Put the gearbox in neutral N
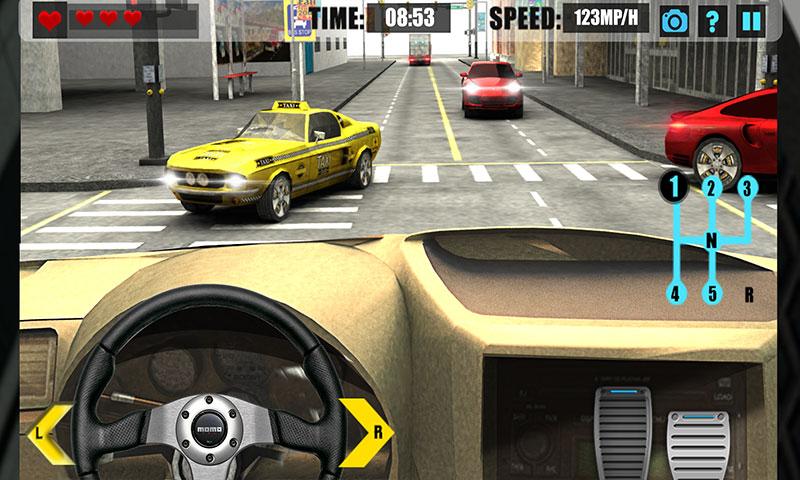800x480 pixels. click(x=712, y=241)
